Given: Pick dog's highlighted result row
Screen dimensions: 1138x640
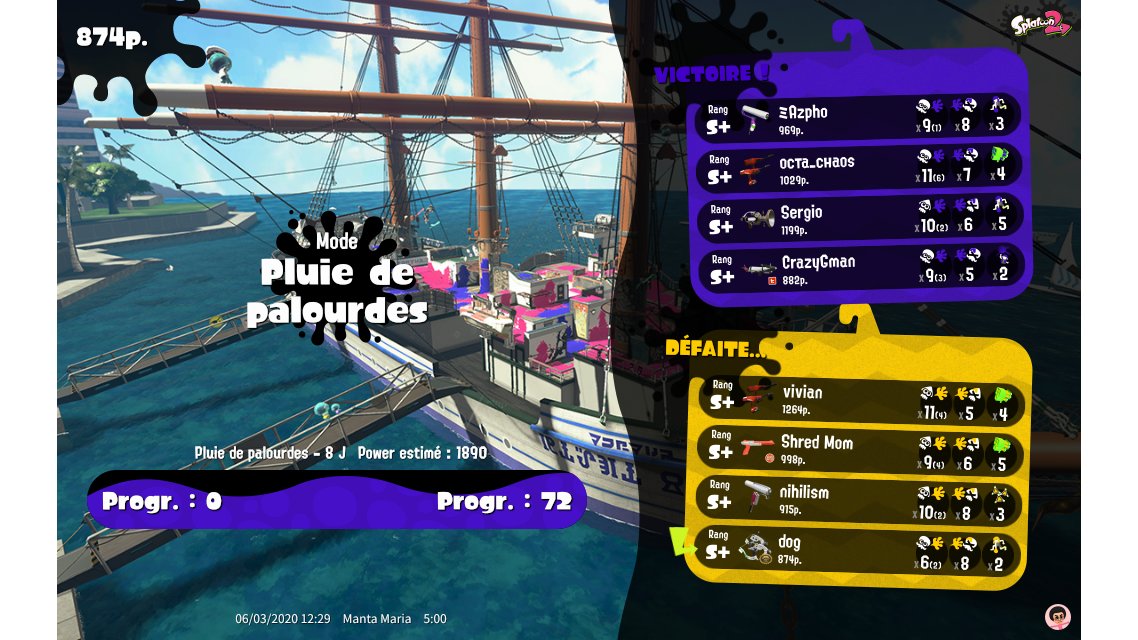Looking at the screenshot, I should [x=858, y=549].
